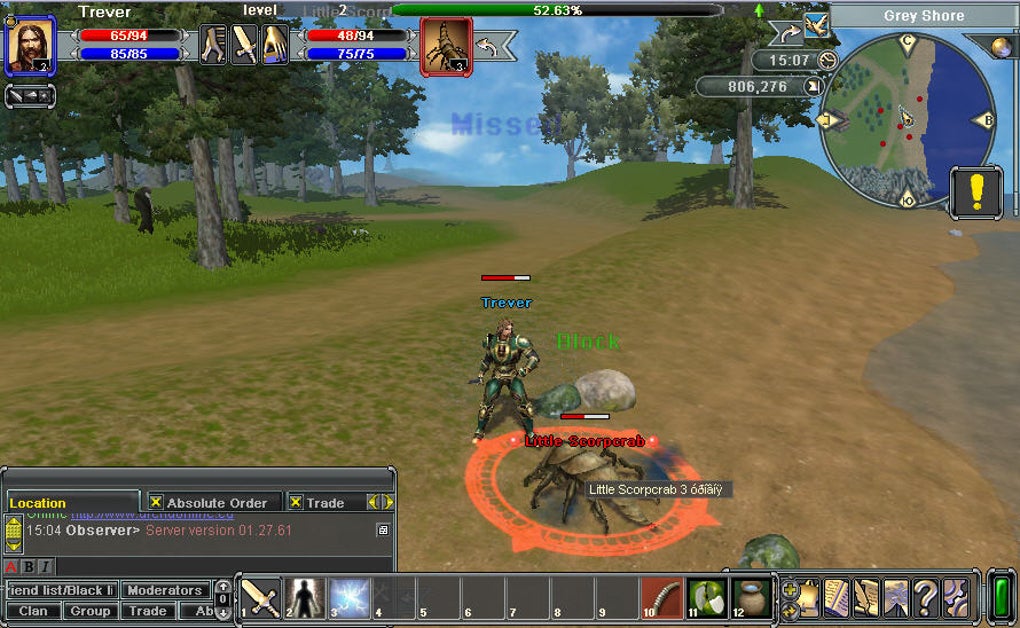Click Trever's character portrait

coord(29,46)
